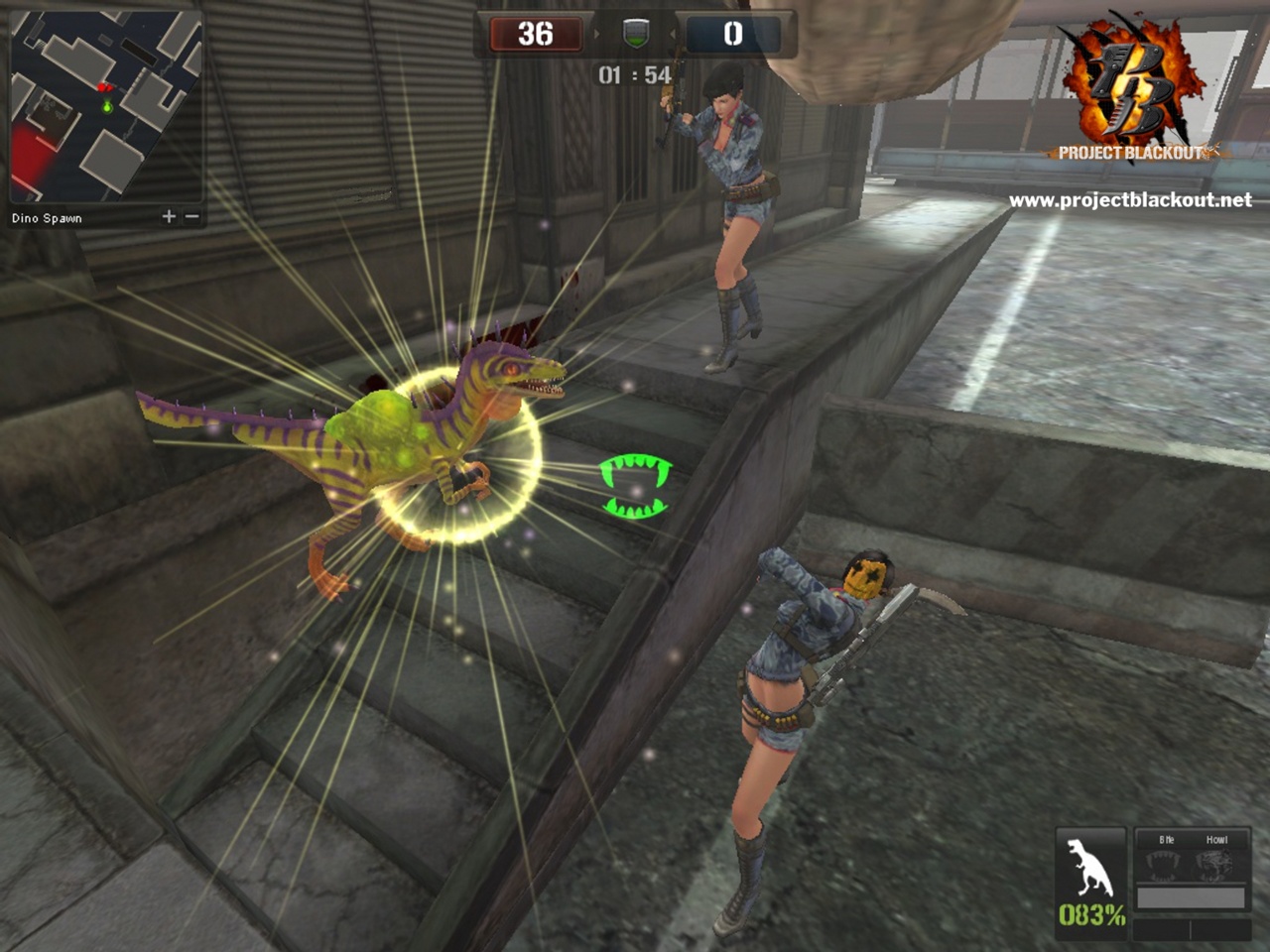Zoom in the minimap with the plus button
Image resolution: width=1270 pixels, height=952 pixels.
tap(169, 216)
